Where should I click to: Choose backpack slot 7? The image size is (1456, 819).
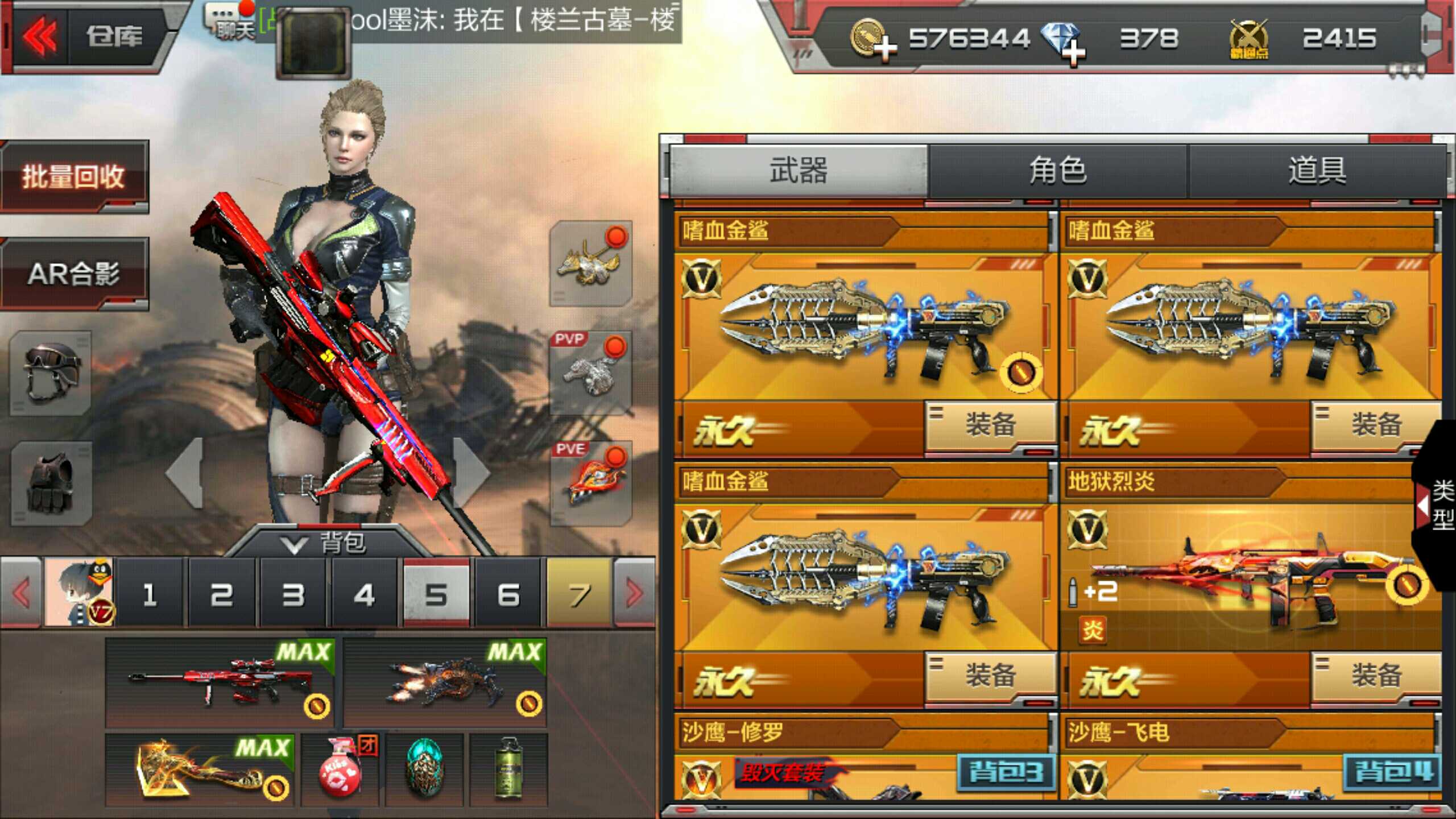[x=579, y=594]
